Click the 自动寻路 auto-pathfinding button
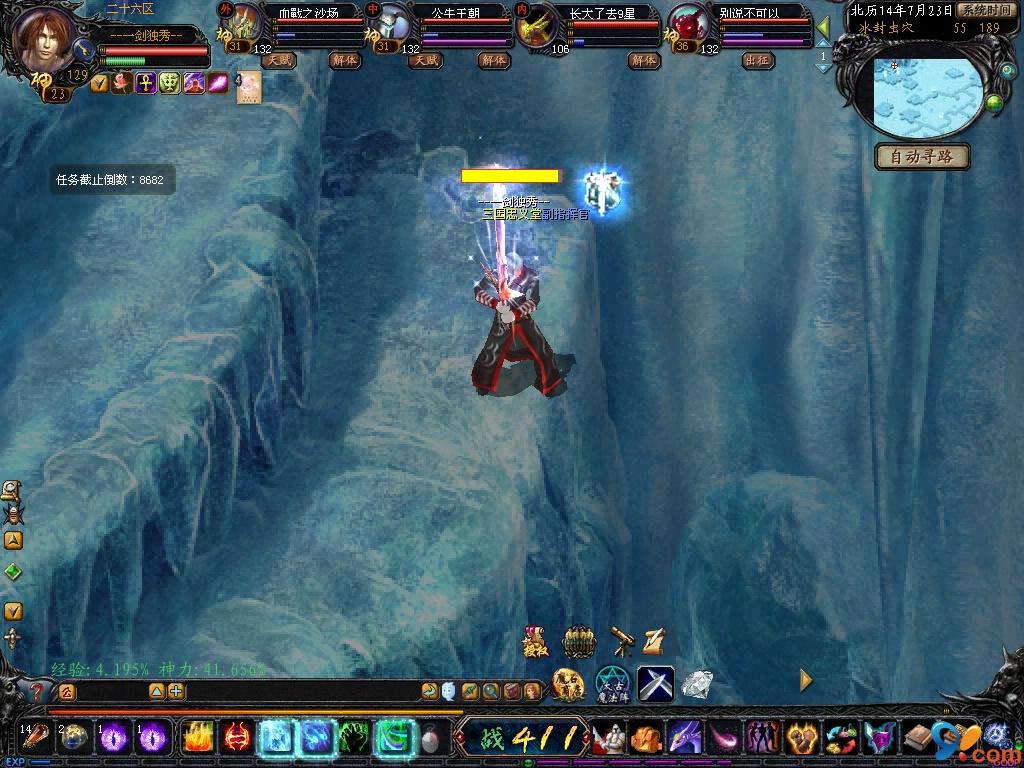Viewport: 1024px width, 768px height. click(x=922, y=157)
